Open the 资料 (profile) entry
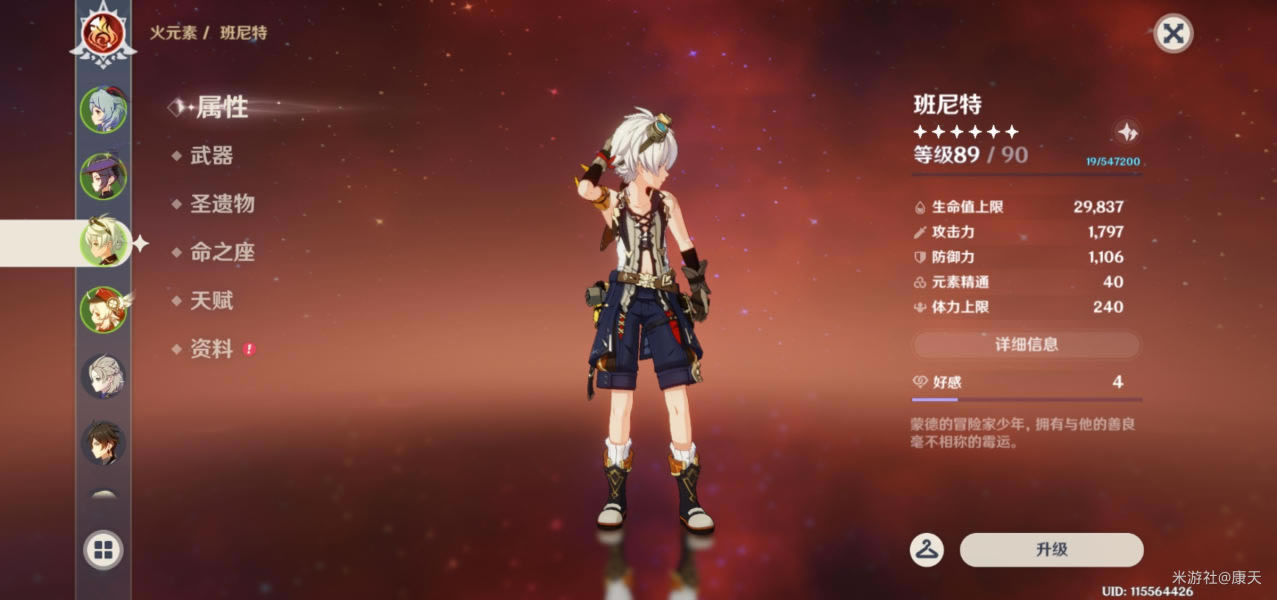The height and width of the screenshot is (600, 1277). 211,349
